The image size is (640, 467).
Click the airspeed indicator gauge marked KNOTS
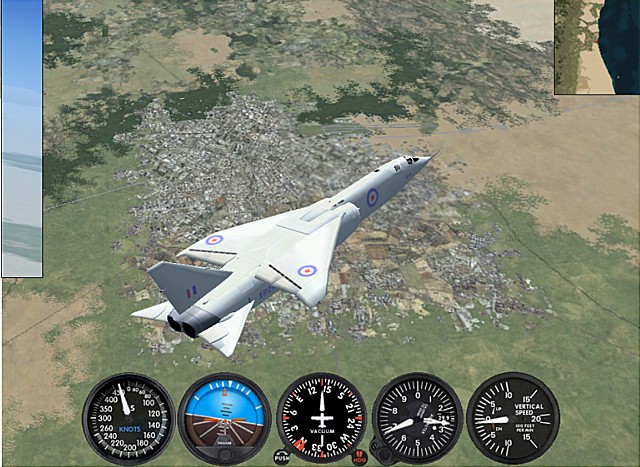coord(128,418)
